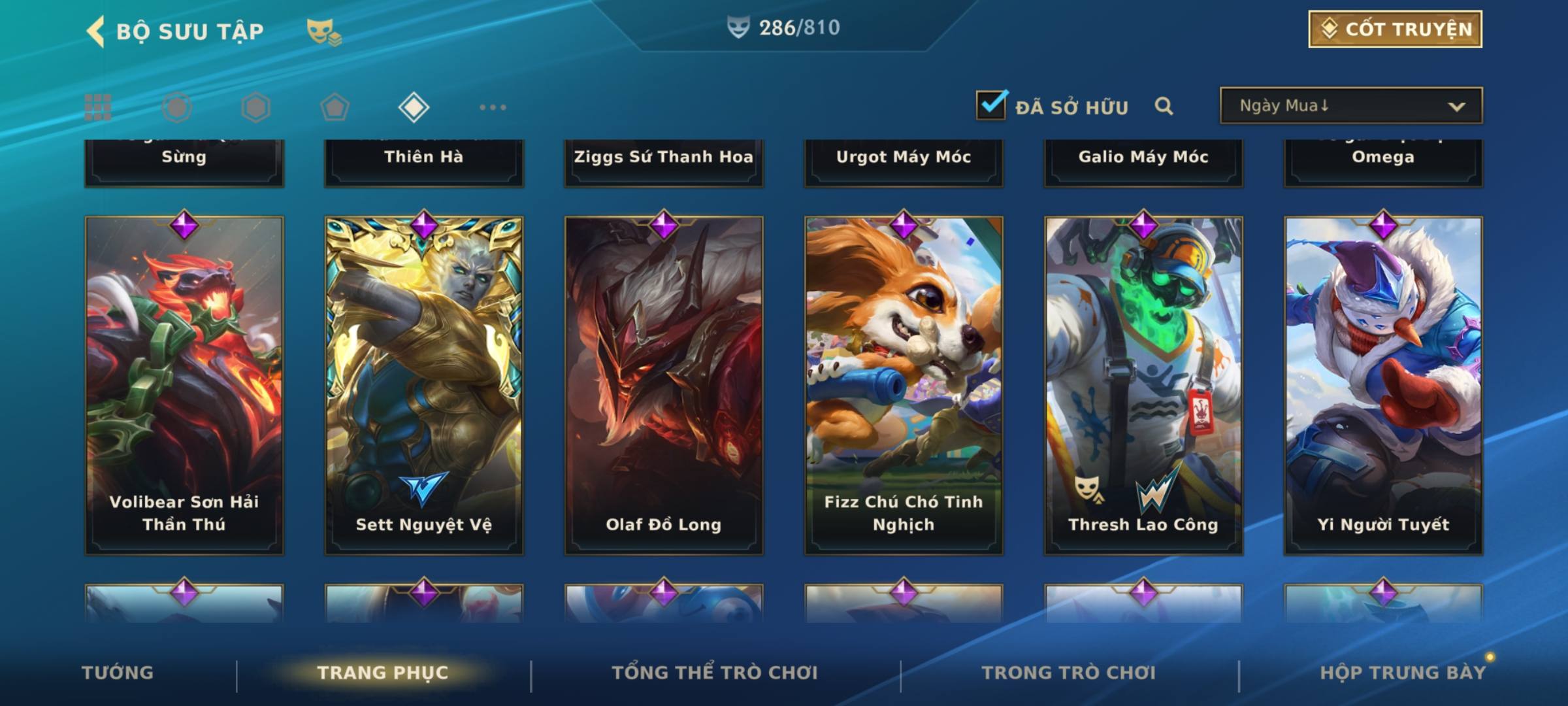Open the three-dot more filters option

click(493, 107)
